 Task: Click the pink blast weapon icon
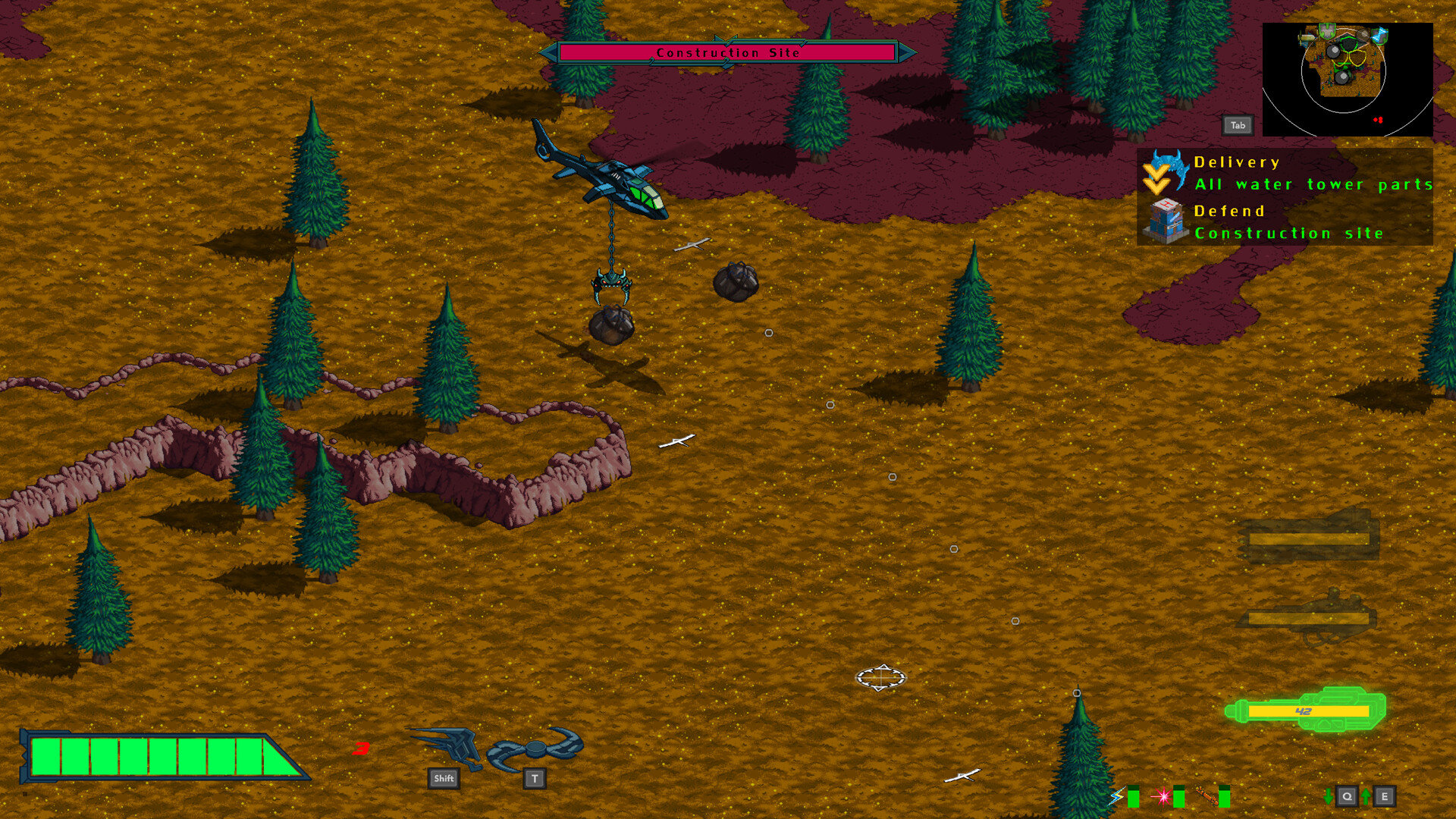pos(1163,796)
